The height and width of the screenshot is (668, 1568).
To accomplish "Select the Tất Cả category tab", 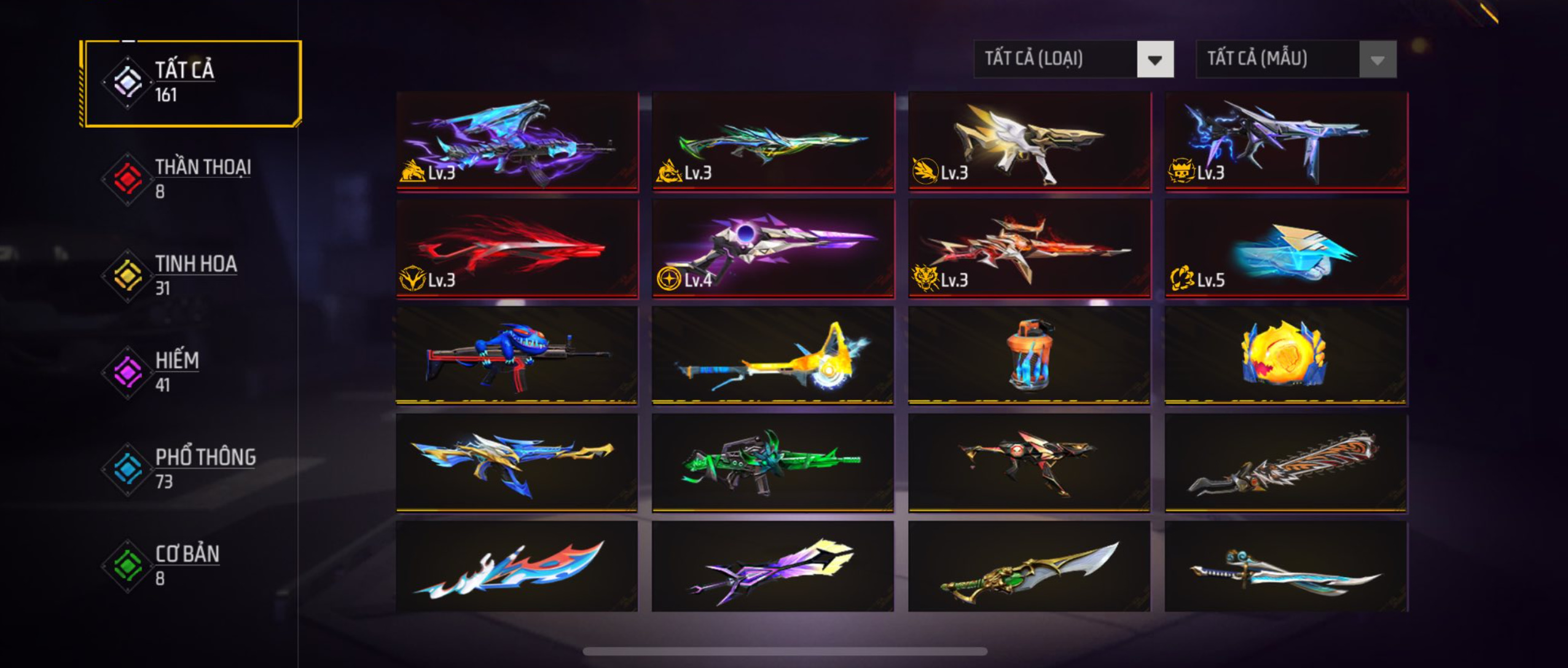I will coord(190,83).
